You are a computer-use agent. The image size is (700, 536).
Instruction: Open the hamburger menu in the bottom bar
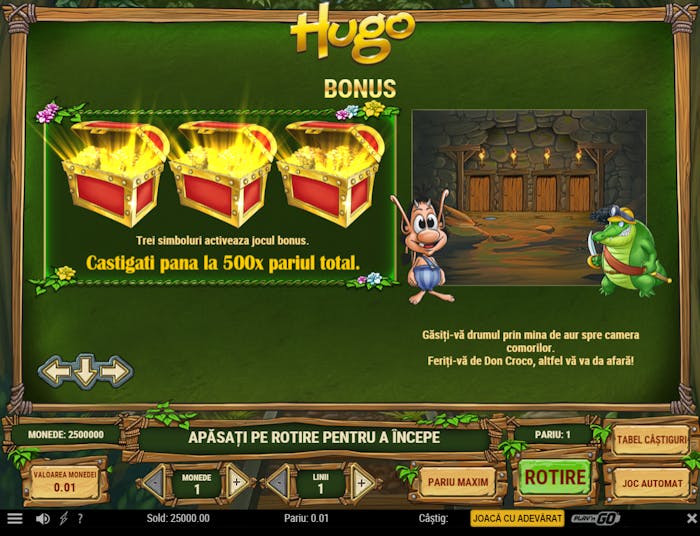(x=15, y=519)
